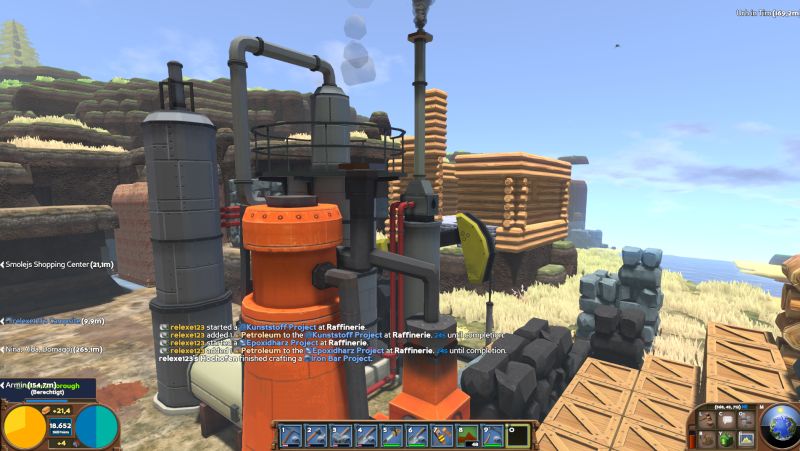The height and width of the screenshot is (451, 800).
Task: Select the dirt block stack in slot 8
Action: 466,435
